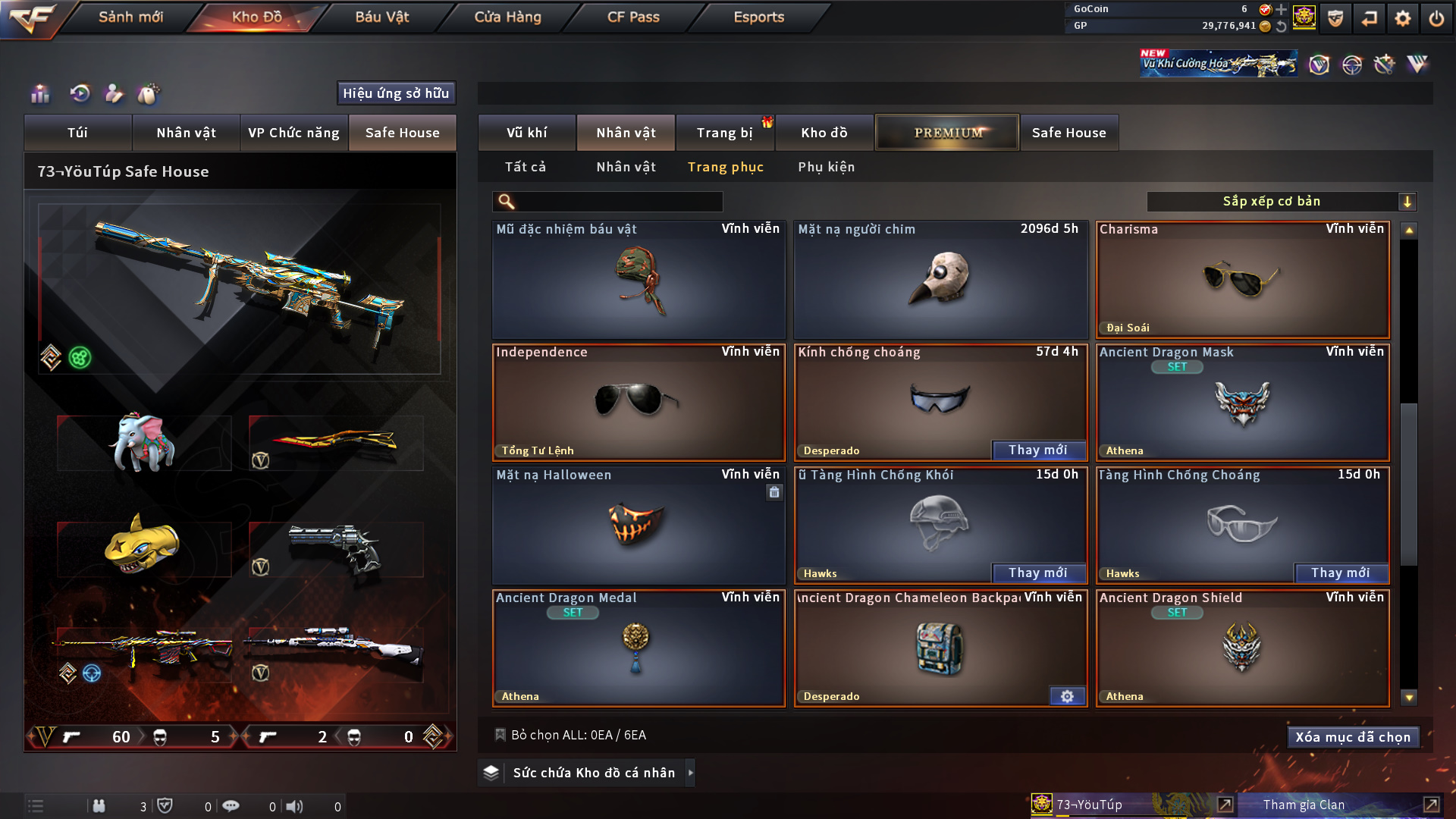The width and height of the screenshot is (1456, 819).
Task: Select the Charisma sunglasses item
Action: tap(1242, 280)
